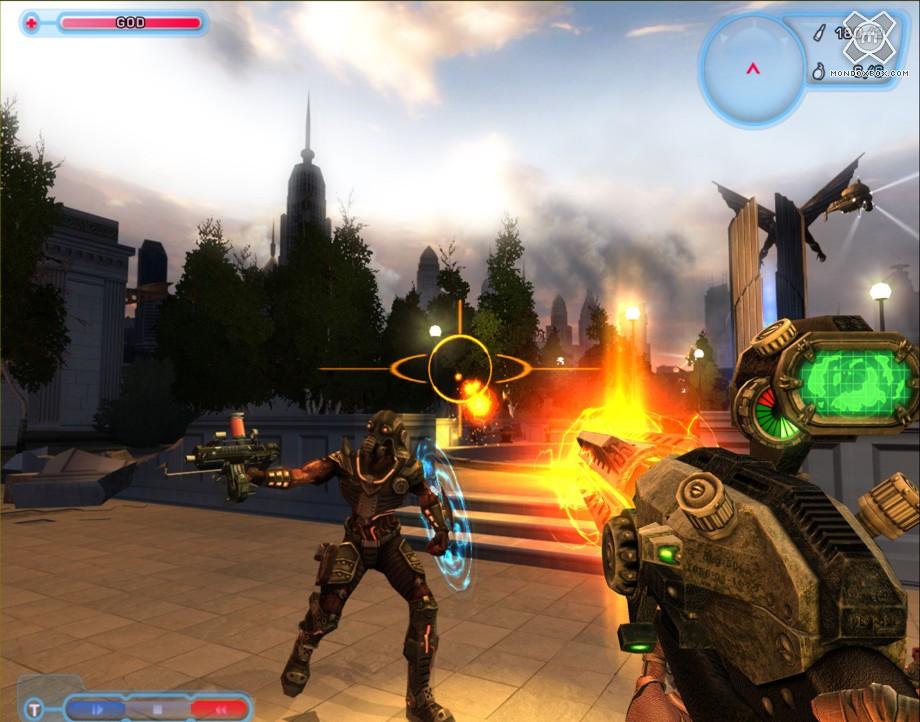Trigger the red time-rewind segment
Screen dimensions: 920x722
(218, 709)
